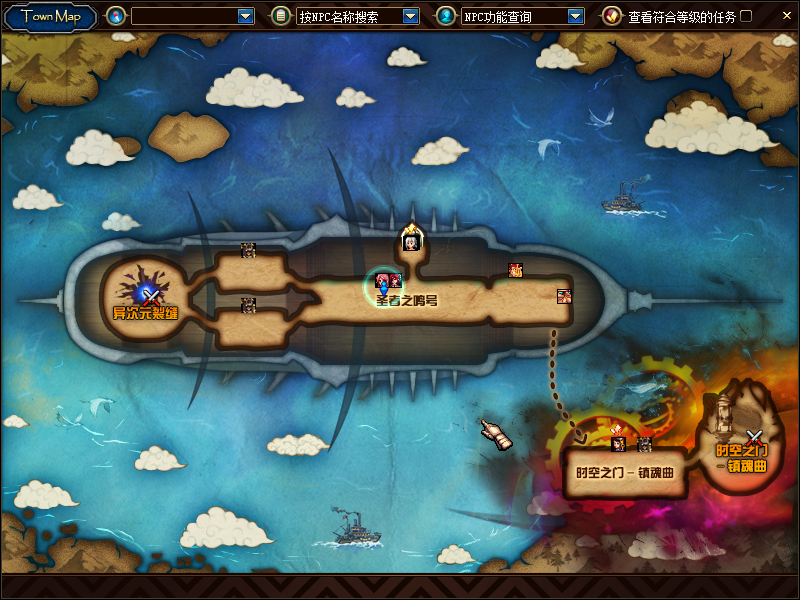Image resolution: width=800 pixels, height=600 pixels.
Task: Click the purple-haired NPC portrait at 时空之门
Action: [x=619, y=444]
